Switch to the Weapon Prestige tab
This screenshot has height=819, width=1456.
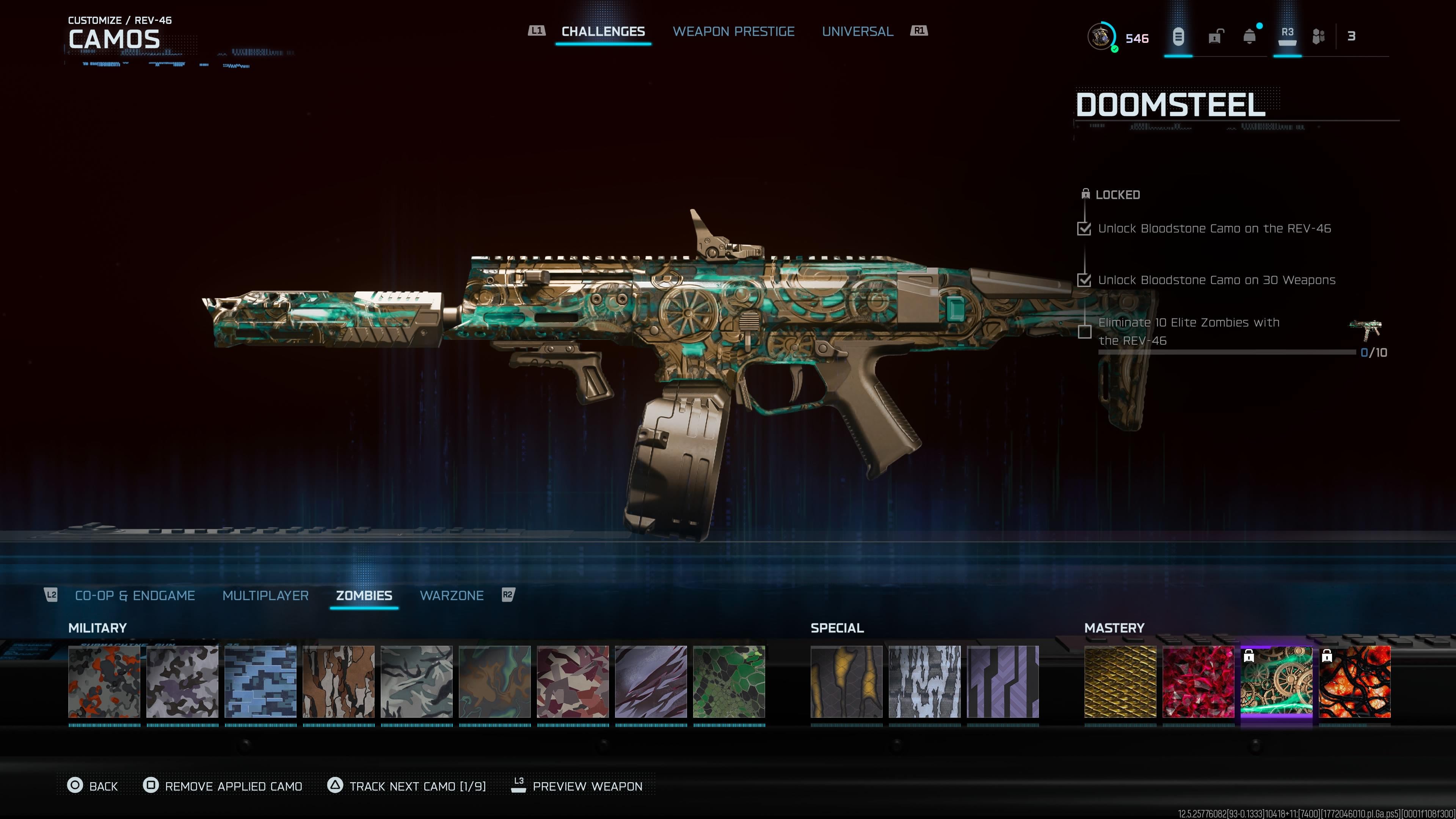[x=733, y=31]
